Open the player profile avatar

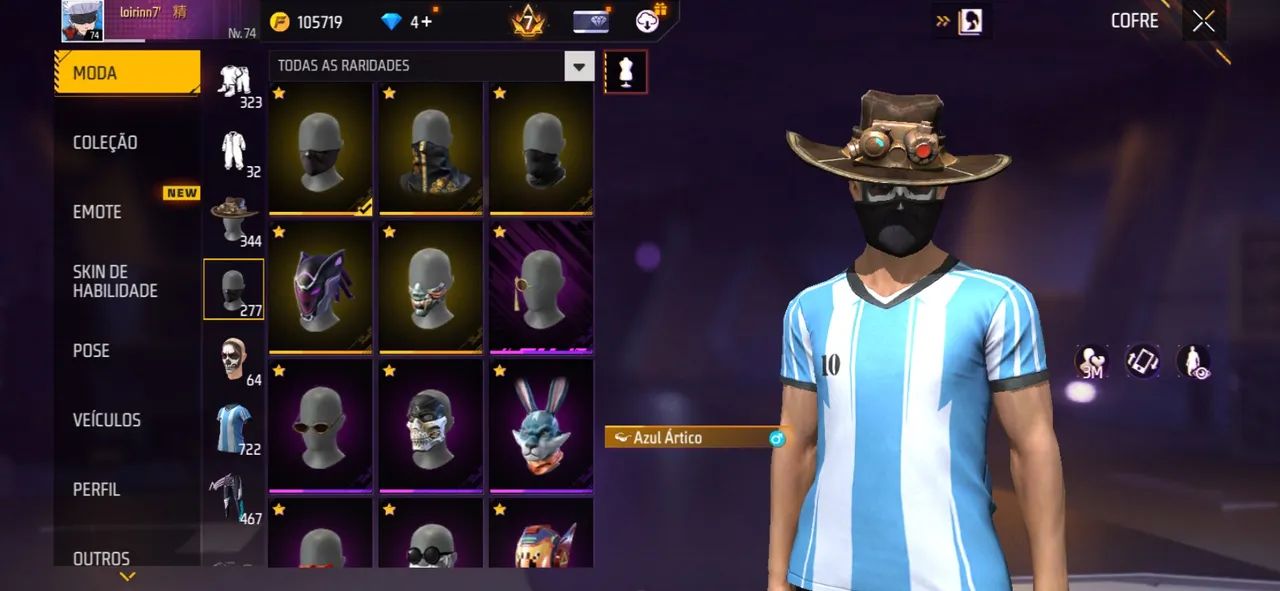pos(82,21)
